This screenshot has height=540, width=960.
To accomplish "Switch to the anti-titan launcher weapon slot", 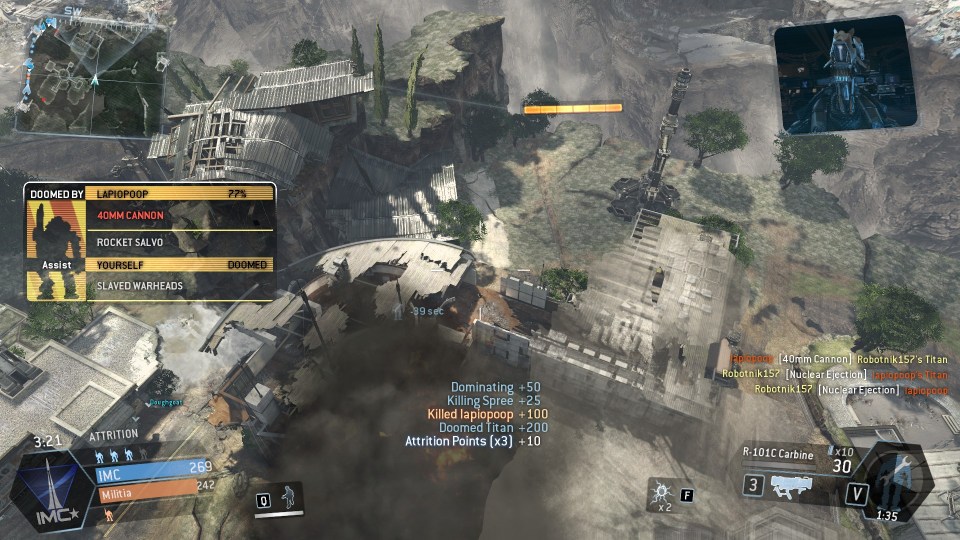I will (x=795, y=487).
